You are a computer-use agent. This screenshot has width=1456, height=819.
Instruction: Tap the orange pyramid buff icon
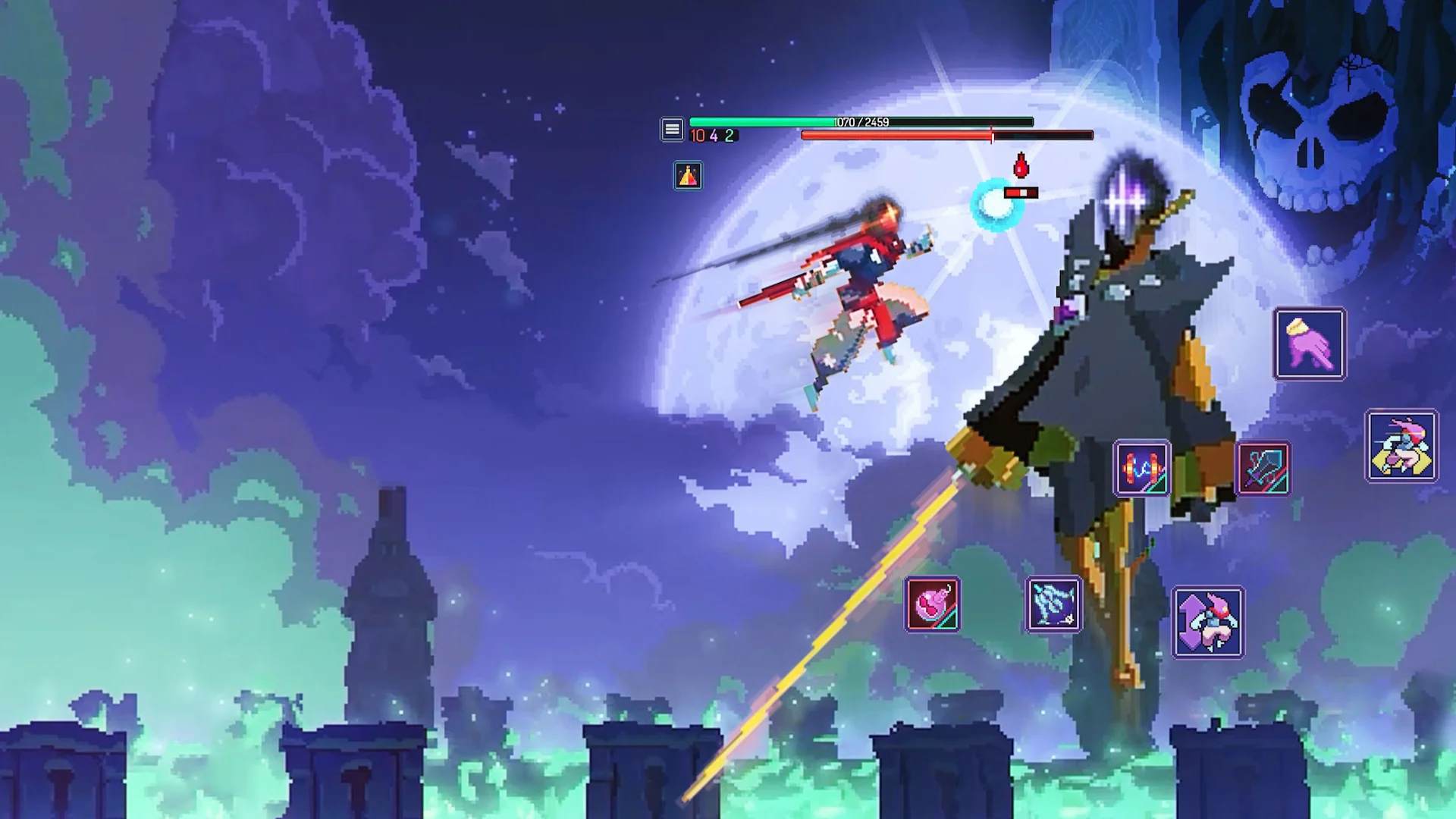coord(688,176)
